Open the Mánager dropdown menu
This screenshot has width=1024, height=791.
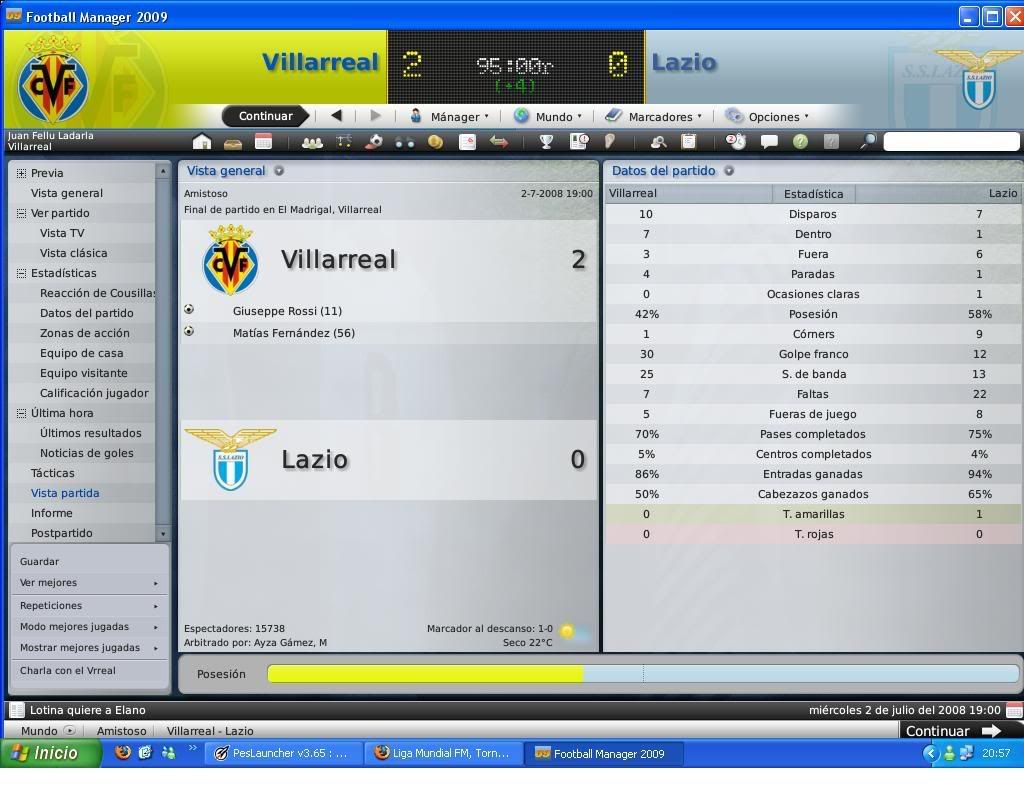[x=450, y=116]
